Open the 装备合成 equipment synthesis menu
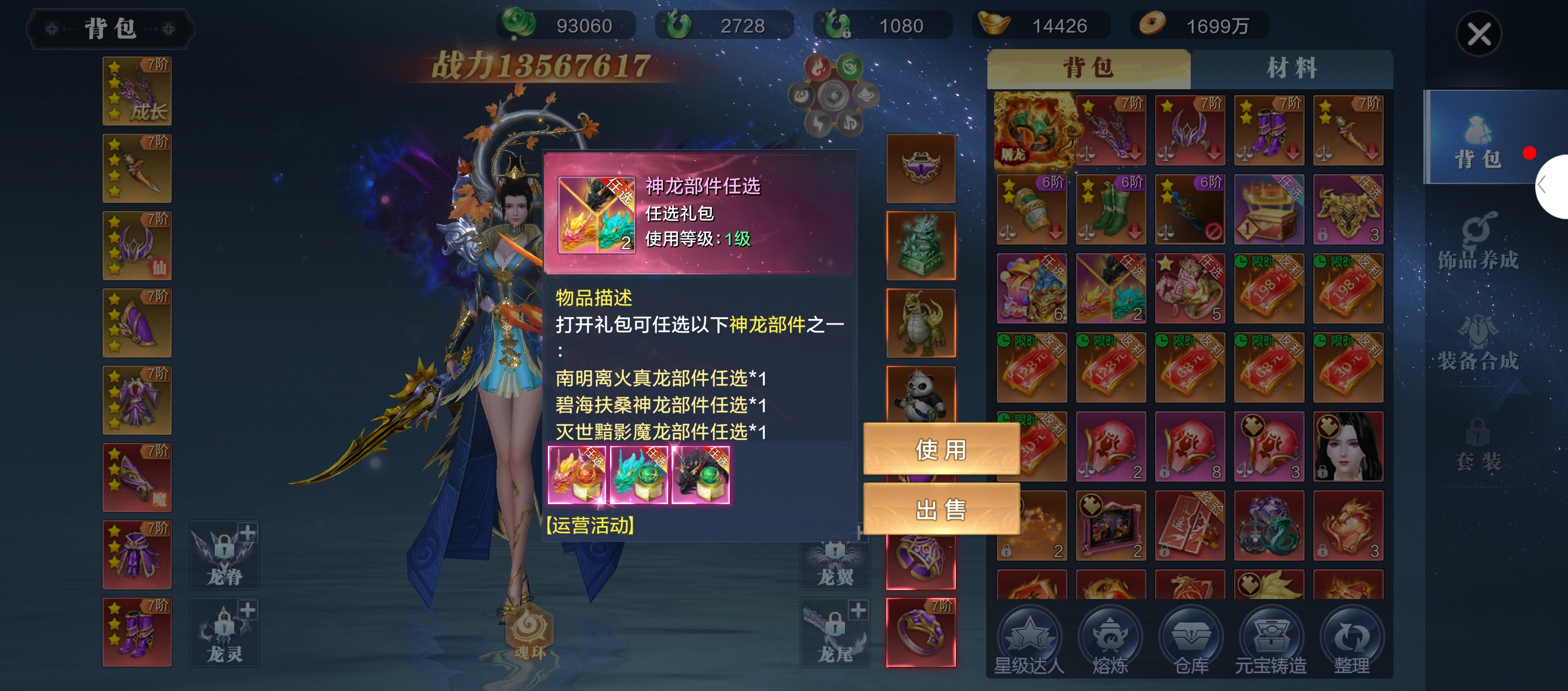The height and width of the screenshot is (691, 1568). pos(1477,343)
